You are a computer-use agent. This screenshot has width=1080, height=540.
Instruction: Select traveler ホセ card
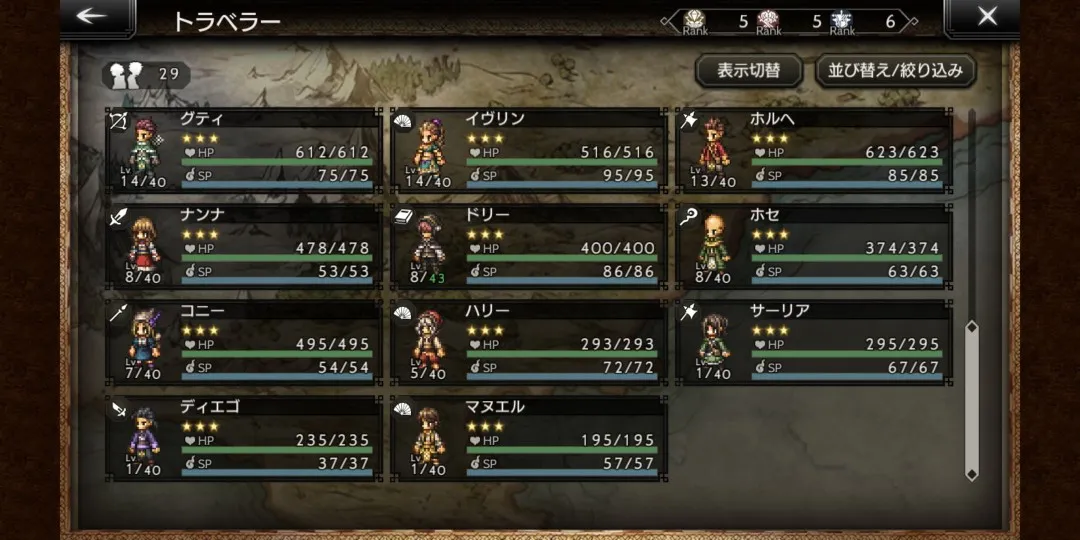[x=813, y=247]
